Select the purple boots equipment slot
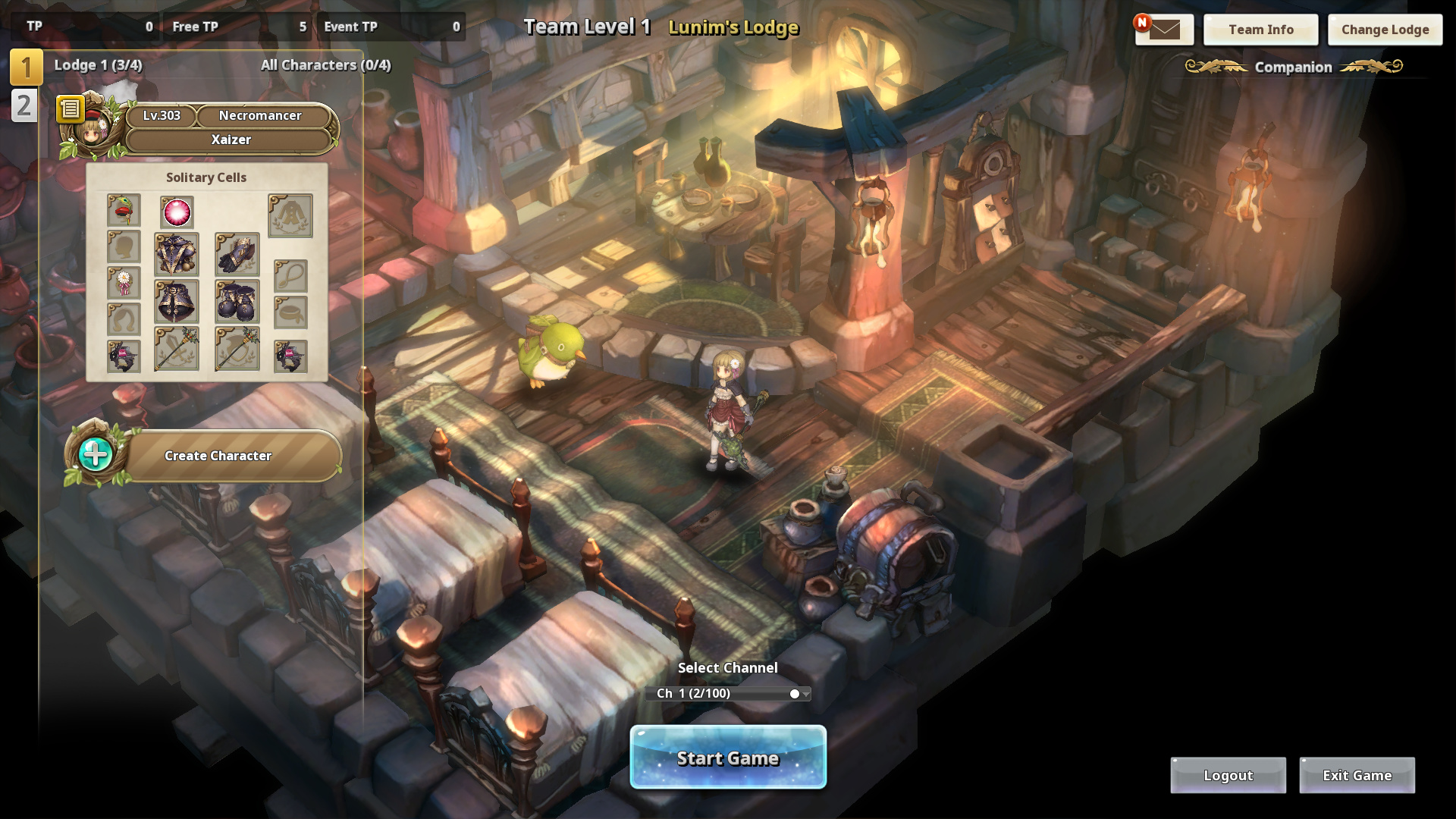Screen dimensions: 1456x819 point(237,302)
